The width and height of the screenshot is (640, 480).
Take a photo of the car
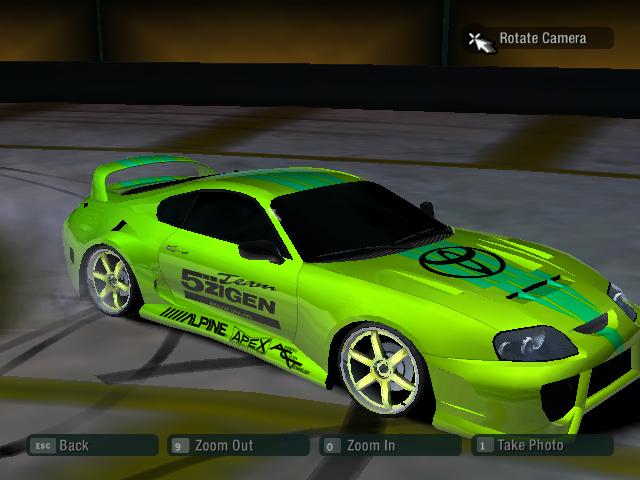[530, 445]
